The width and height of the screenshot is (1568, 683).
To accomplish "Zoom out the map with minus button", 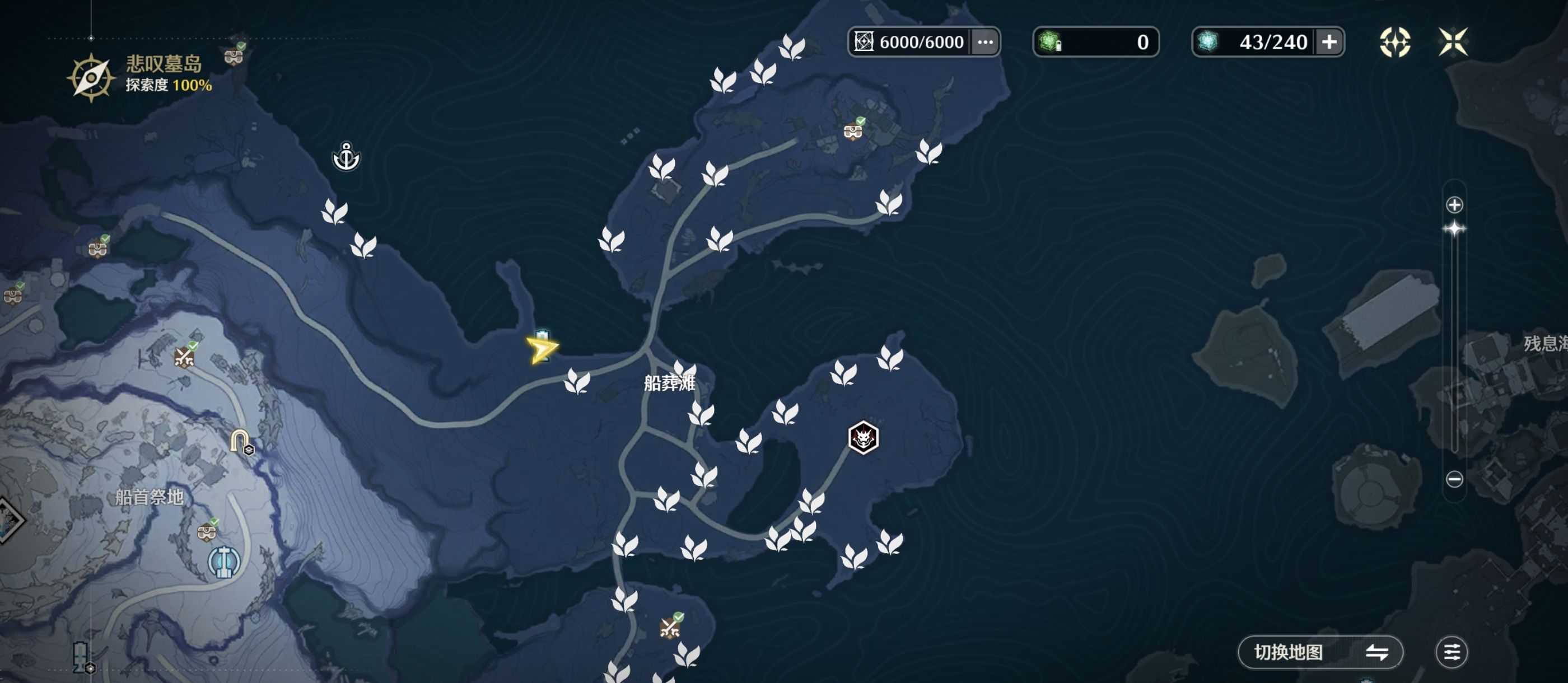I will 1454,479.
